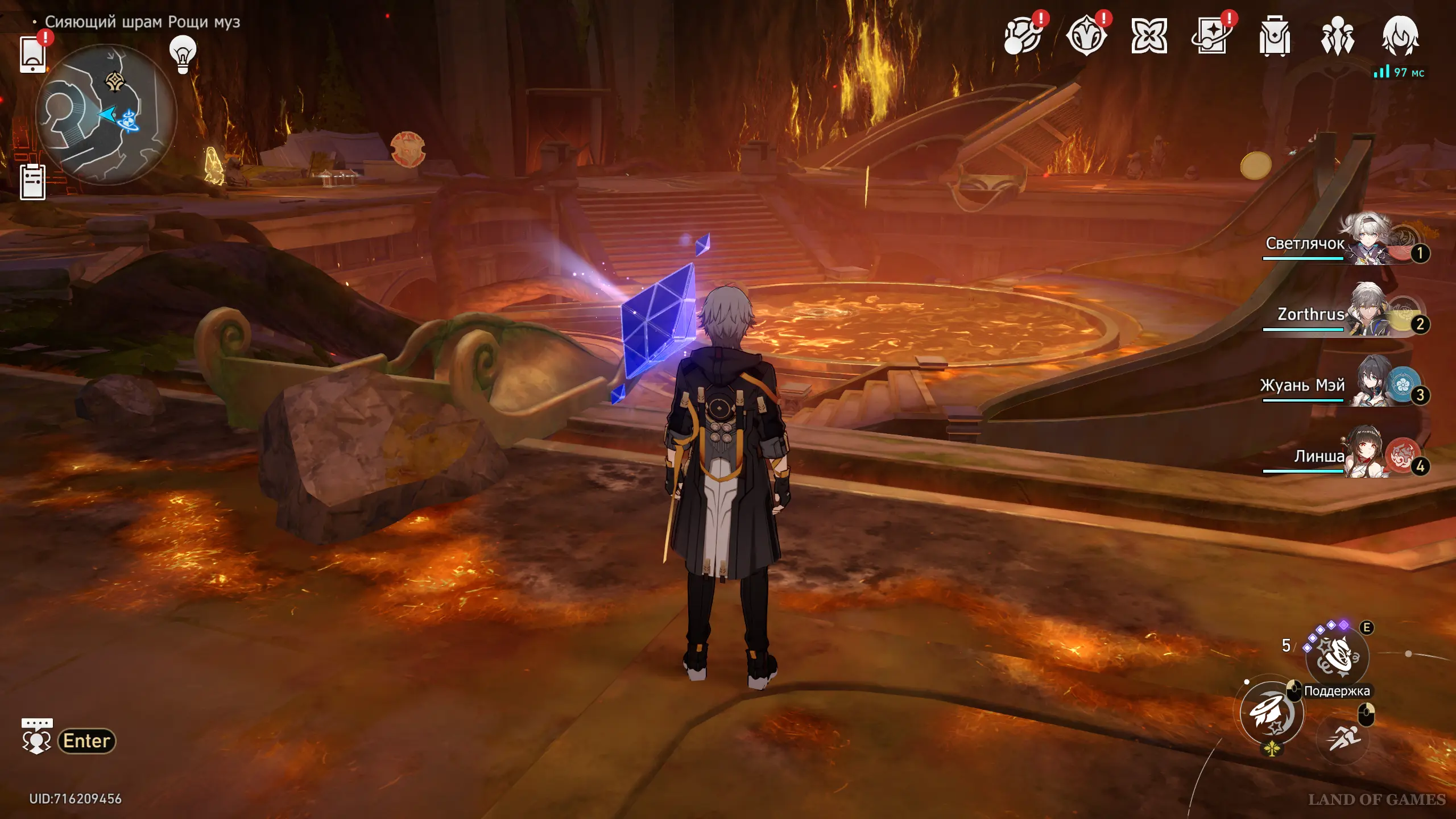Image resolution: width=1456 pixels, height=819 pixels.
Task: Open the backpack inventory icon
Action: 1274,36
